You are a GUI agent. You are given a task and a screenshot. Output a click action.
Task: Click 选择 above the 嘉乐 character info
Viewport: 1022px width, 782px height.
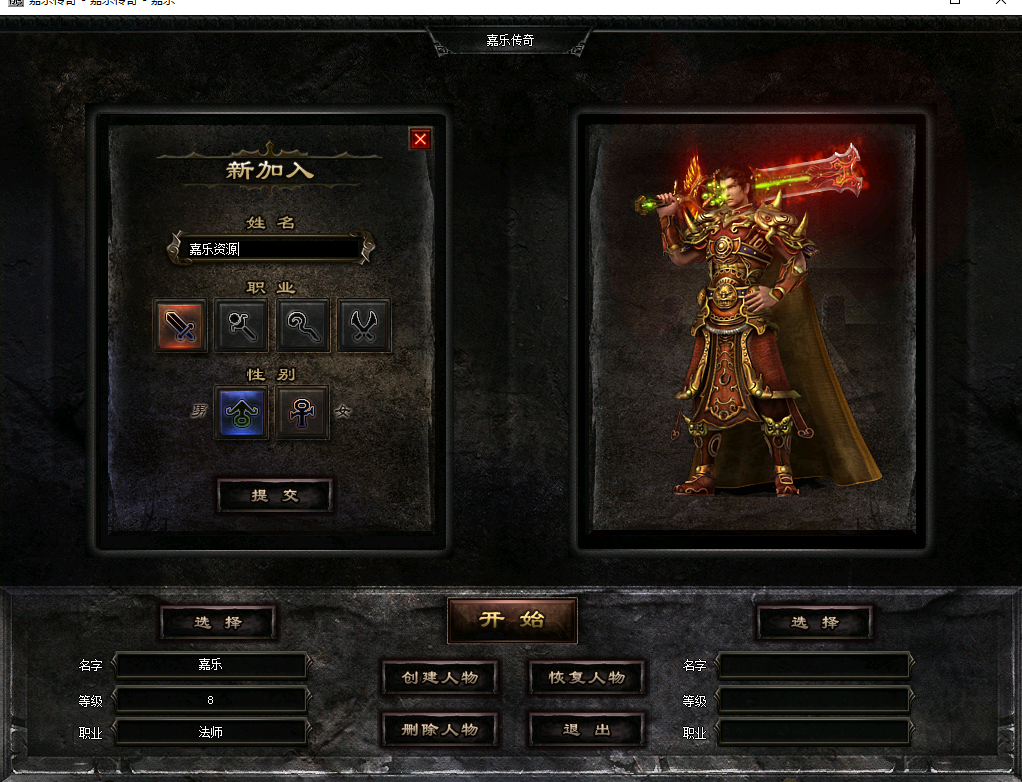217,622
